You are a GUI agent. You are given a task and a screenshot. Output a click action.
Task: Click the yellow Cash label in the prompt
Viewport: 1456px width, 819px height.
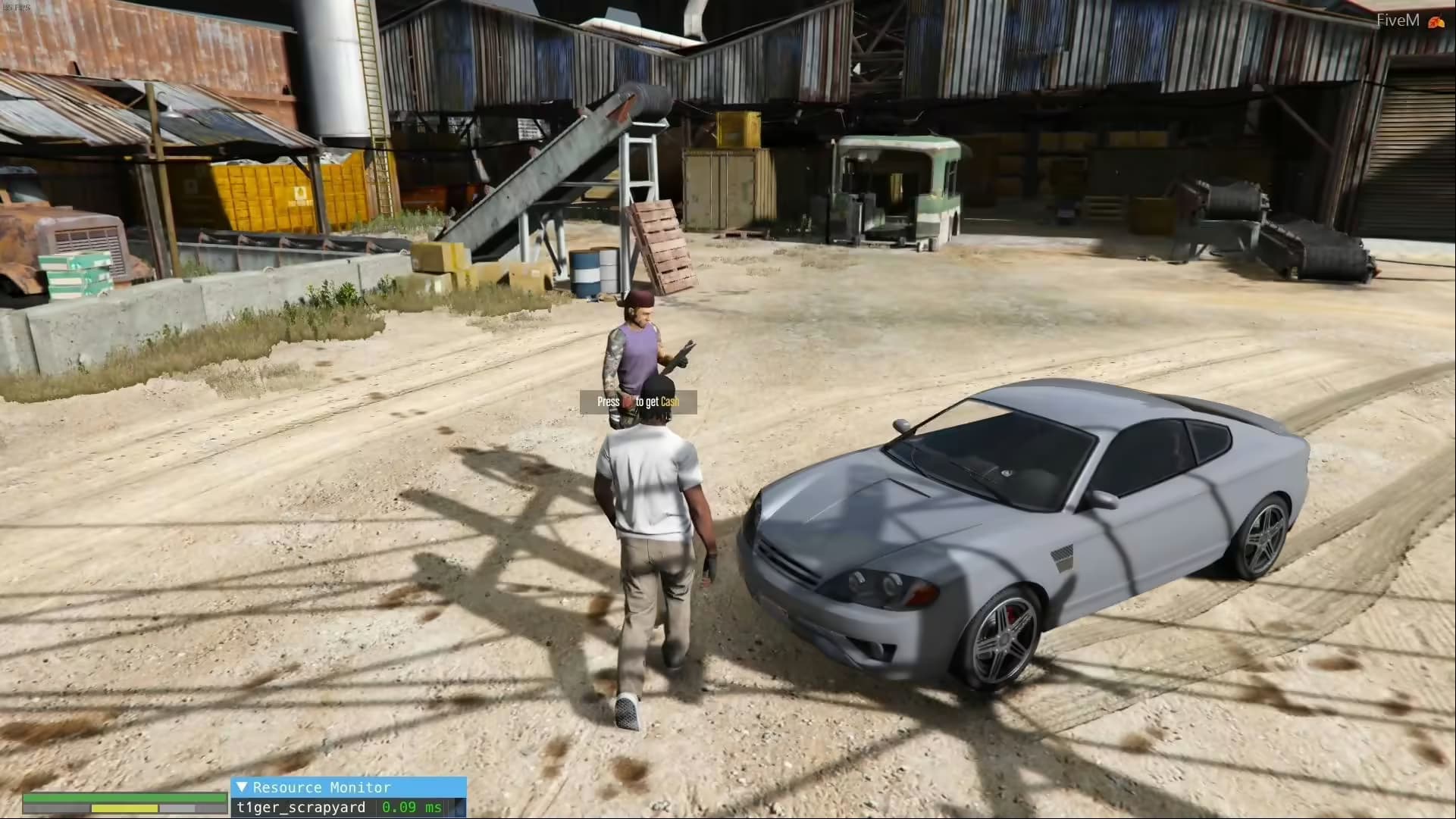tap(670, 402)
